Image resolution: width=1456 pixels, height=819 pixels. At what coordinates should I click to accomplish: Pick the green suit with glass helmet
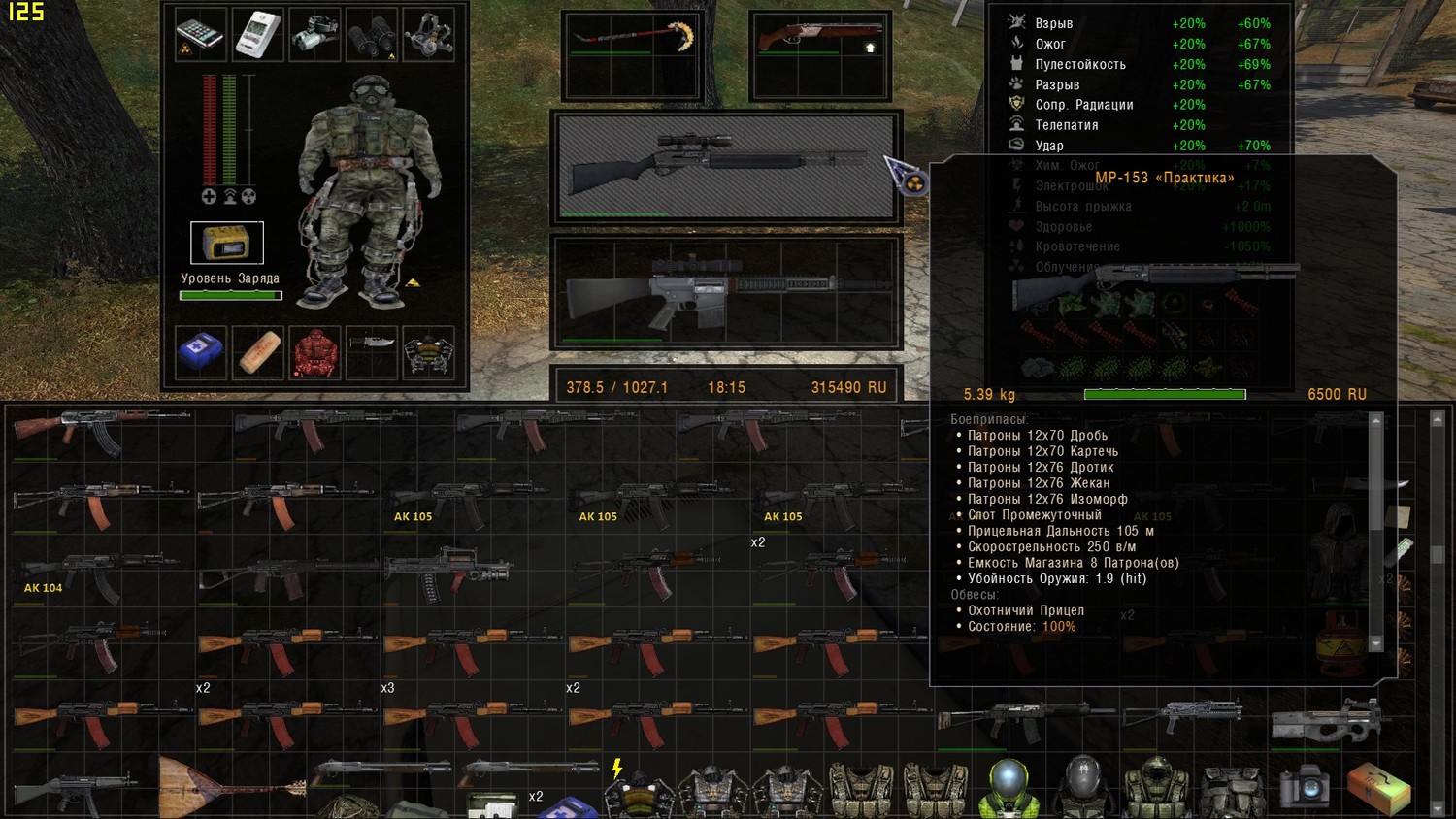tap(1009, 786)
